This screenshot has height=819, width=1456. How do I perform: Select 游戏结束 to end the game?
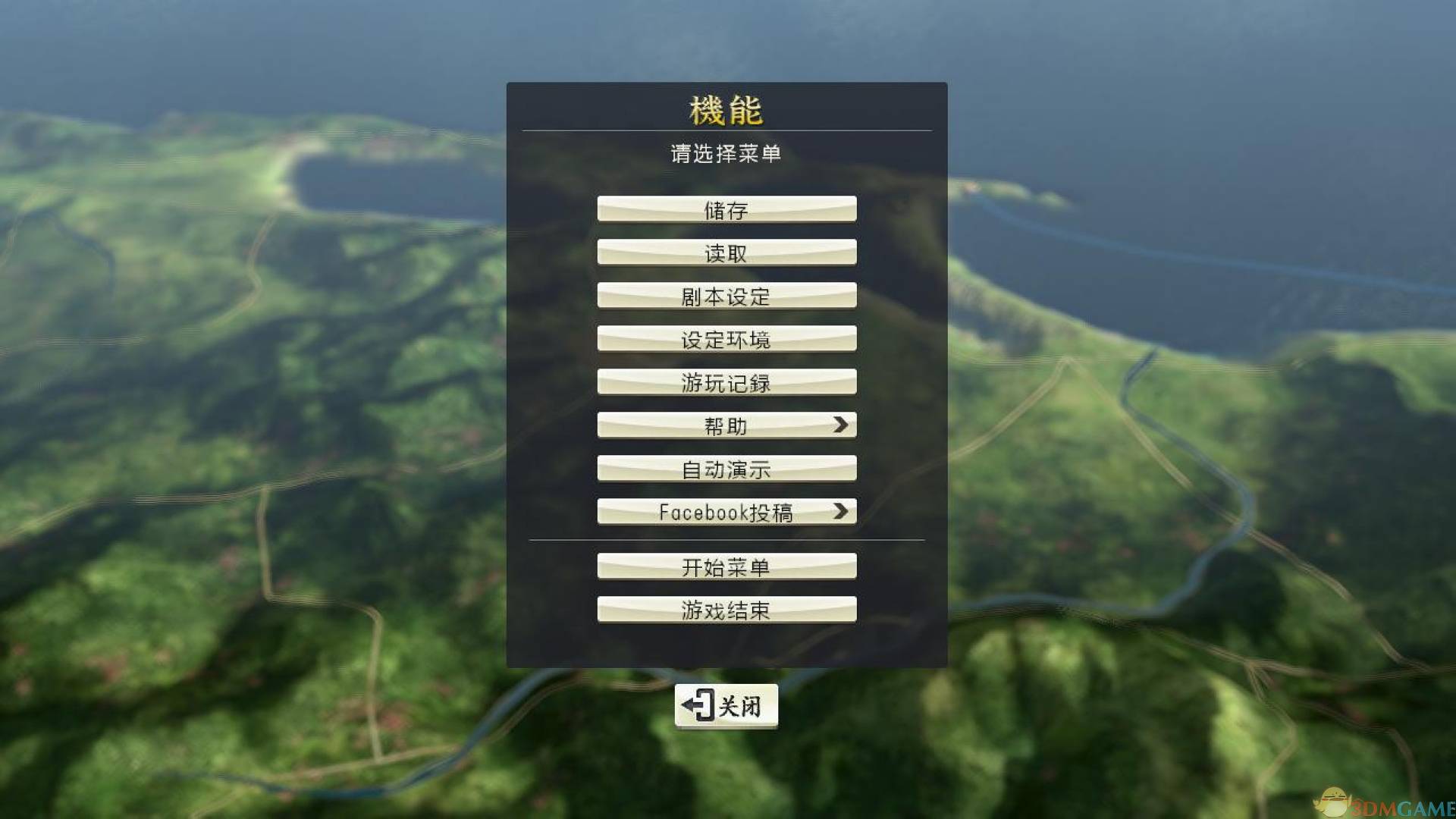726,610
